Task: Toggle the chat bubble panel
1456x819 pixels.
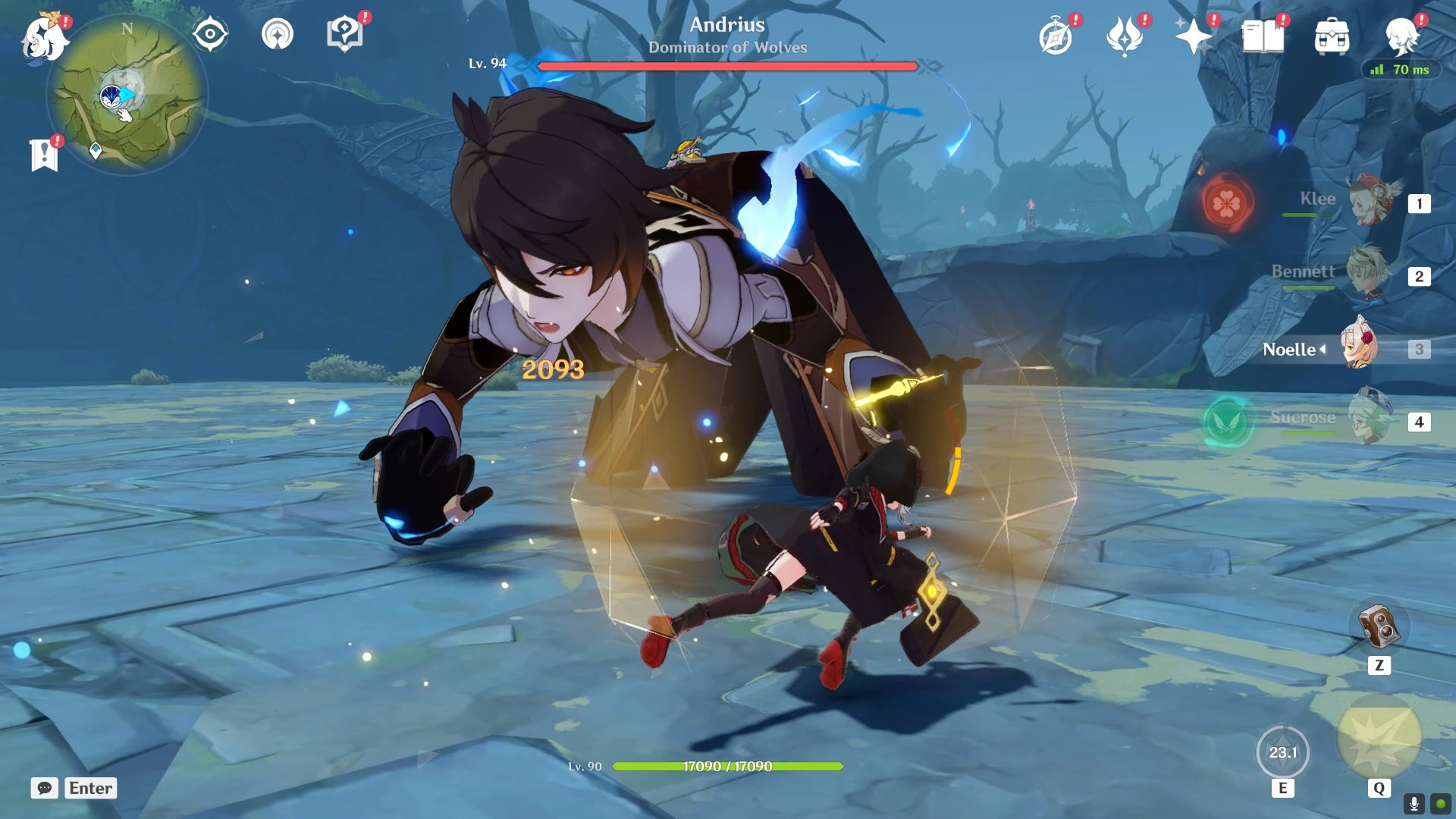Action: click(45, 788)
